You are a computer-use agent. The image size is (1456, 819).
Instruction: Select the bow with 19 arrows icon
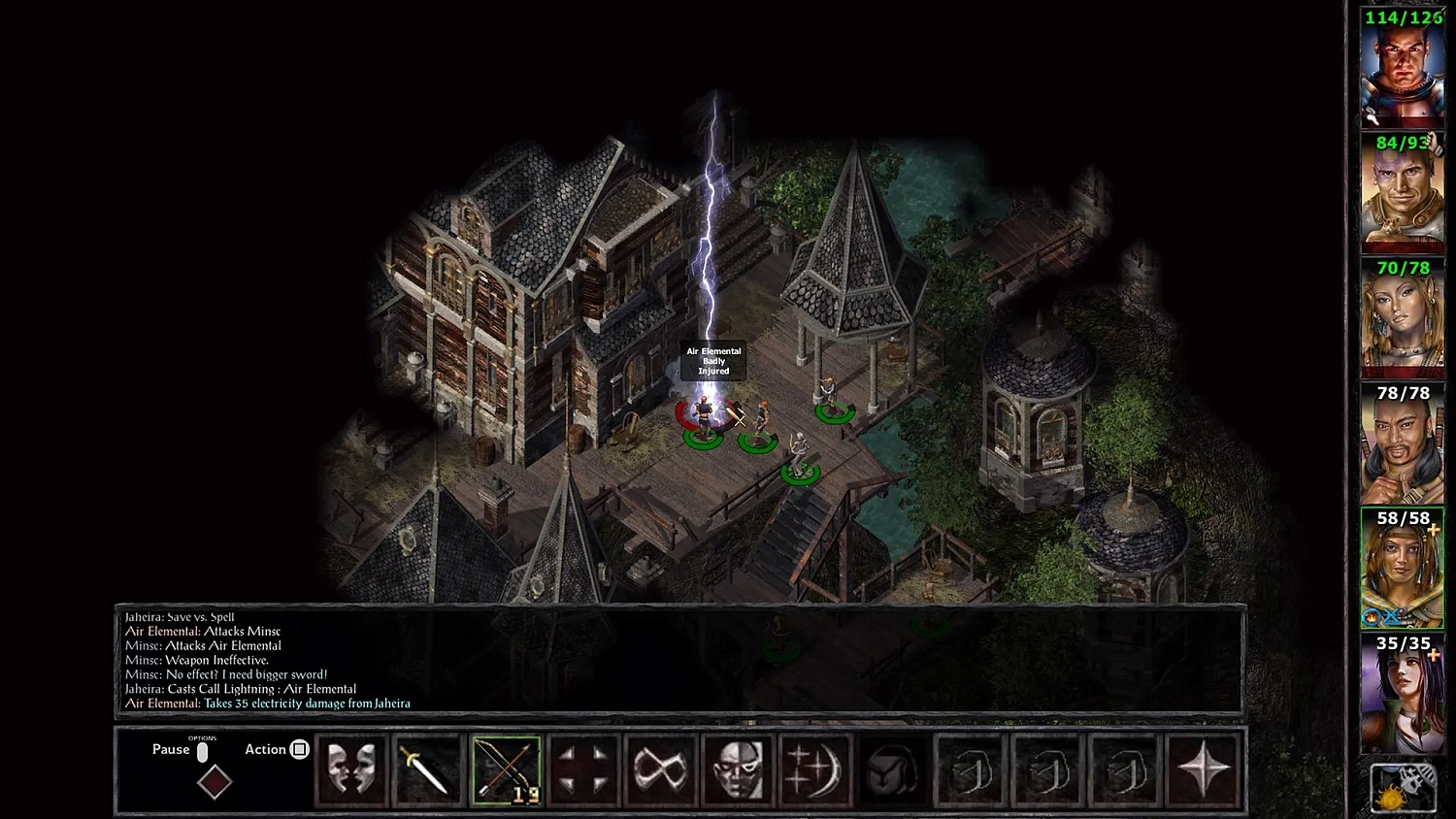point(507,770)
